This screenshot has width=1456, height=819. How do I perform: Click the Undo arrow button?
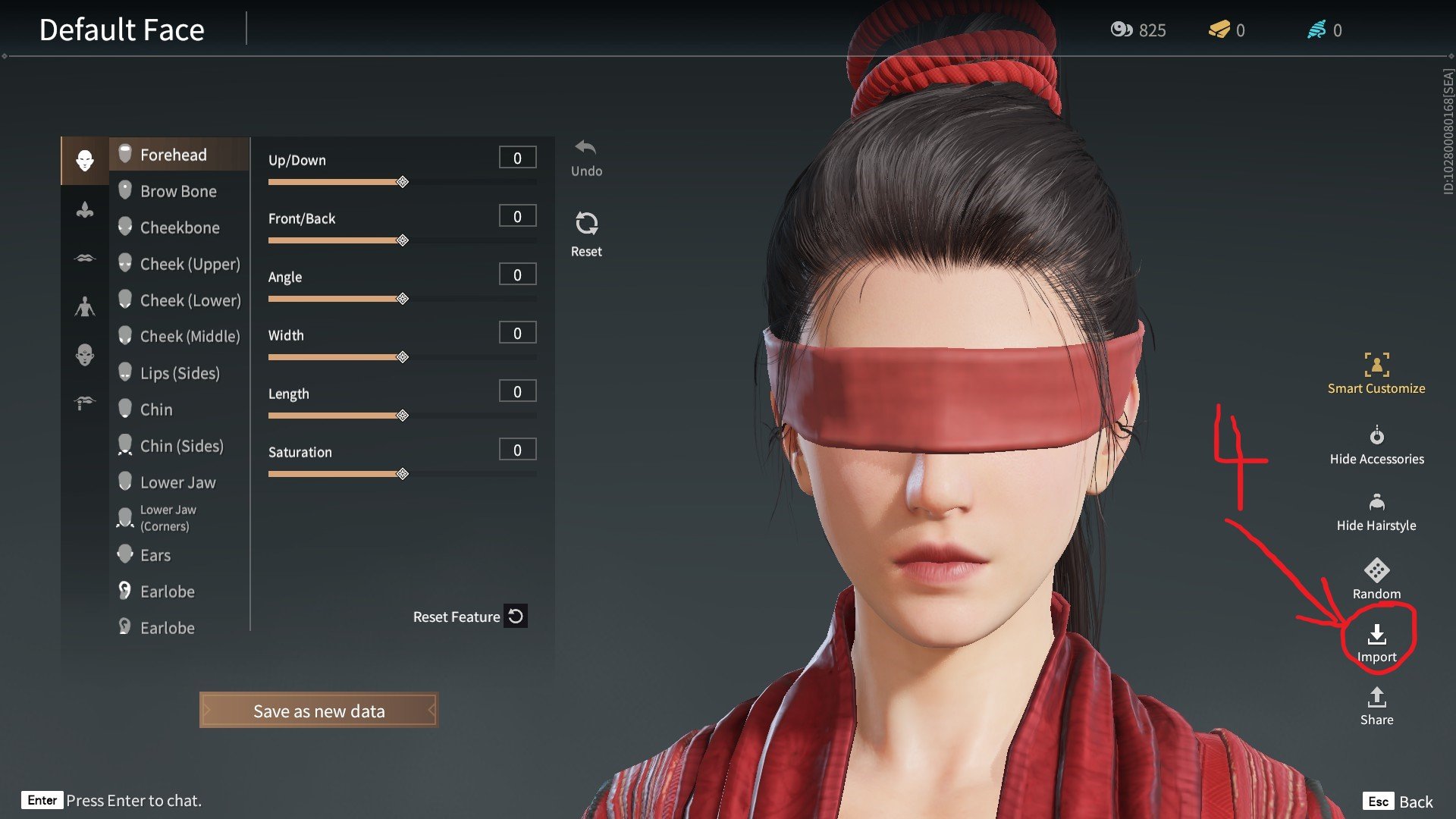coord(586,149)
